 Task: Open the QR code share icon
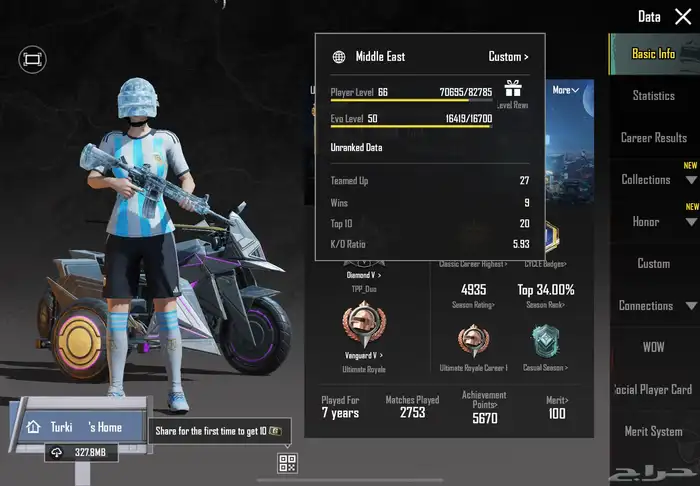tap(288, 463)
